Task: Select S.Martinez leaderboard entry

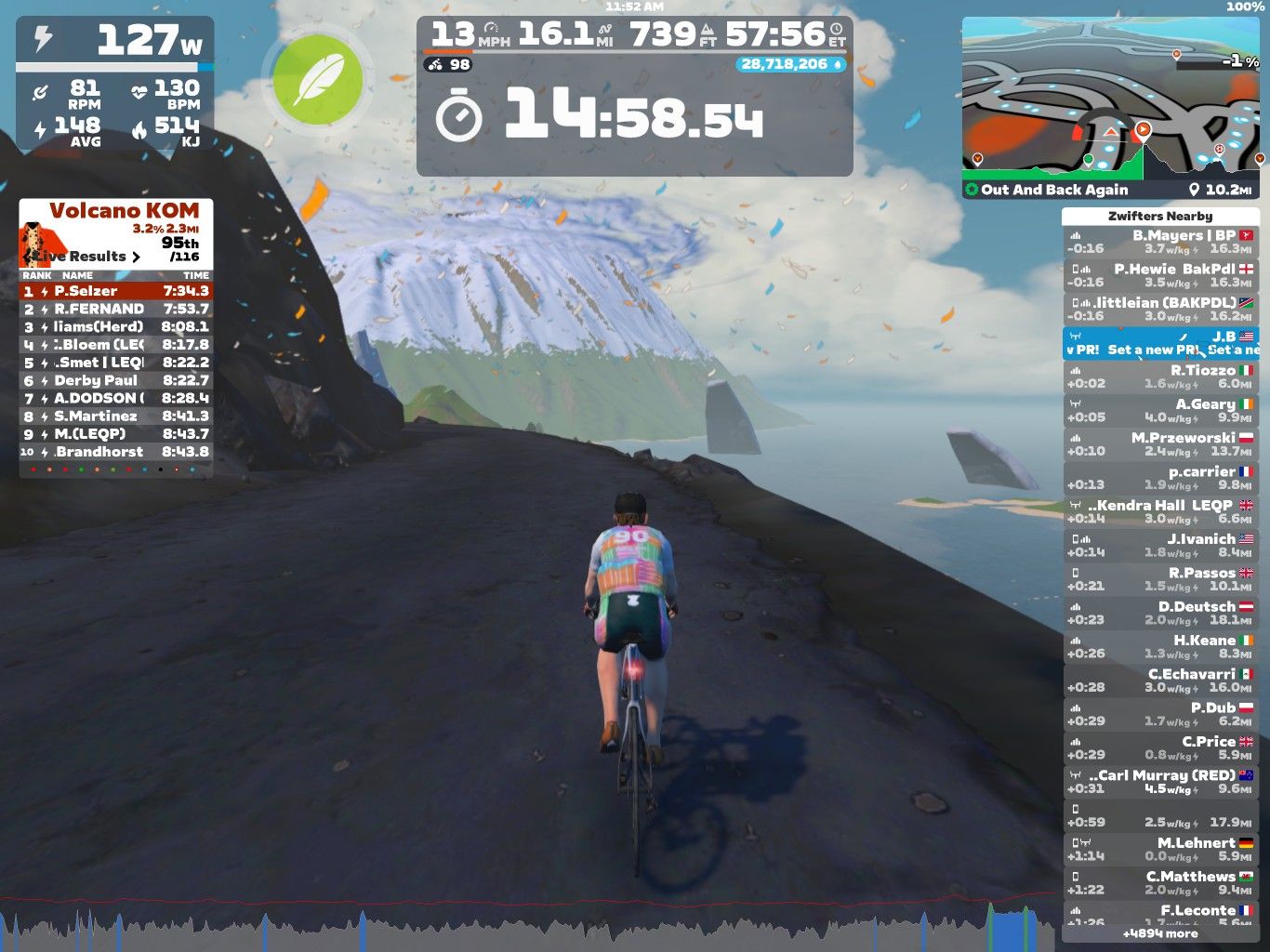Action: pos(115,416)
